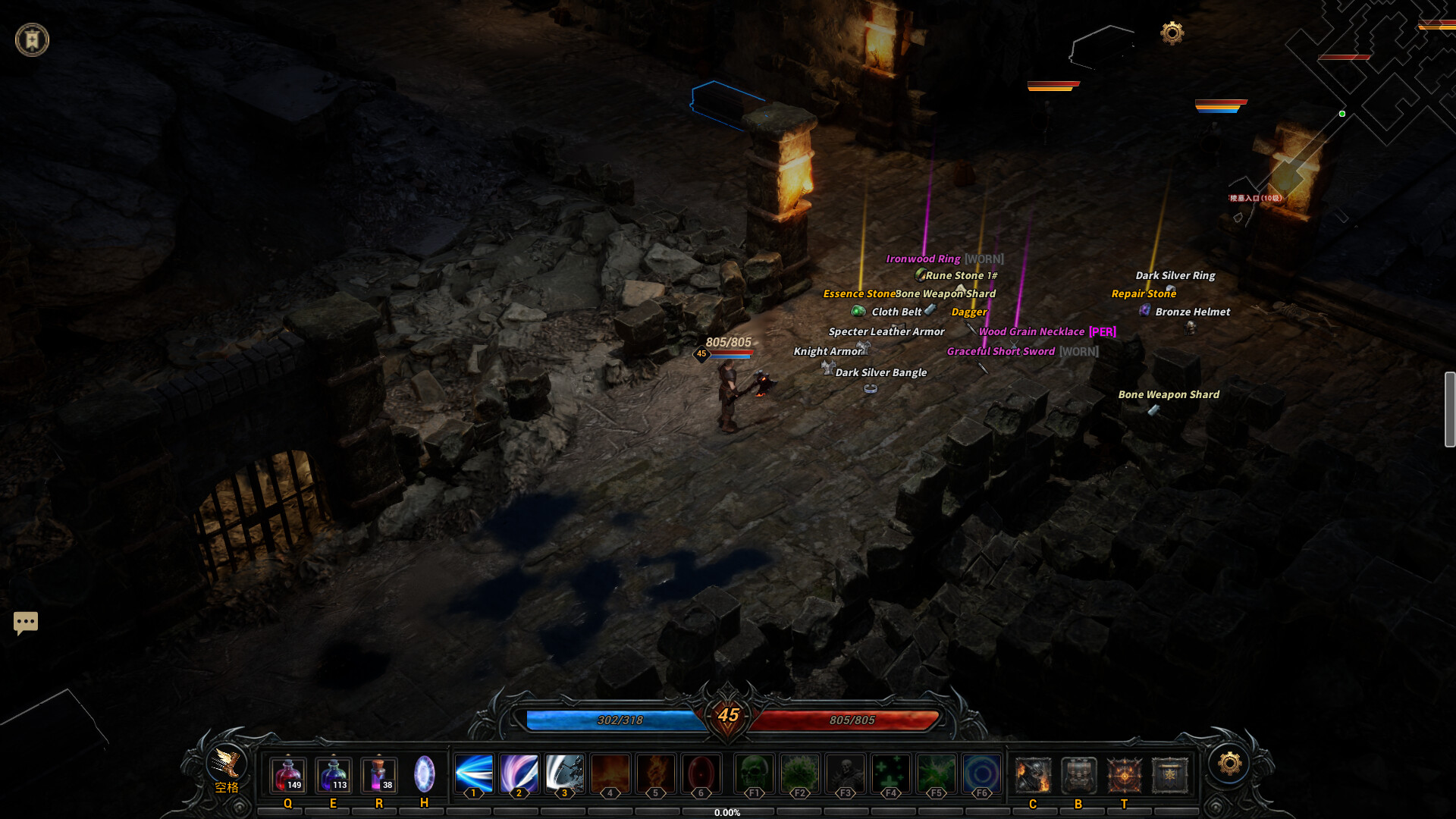This screenshot has width=1456, height=819.
Task: Activate the green skull skill on F1
Action: coord(754,773)
